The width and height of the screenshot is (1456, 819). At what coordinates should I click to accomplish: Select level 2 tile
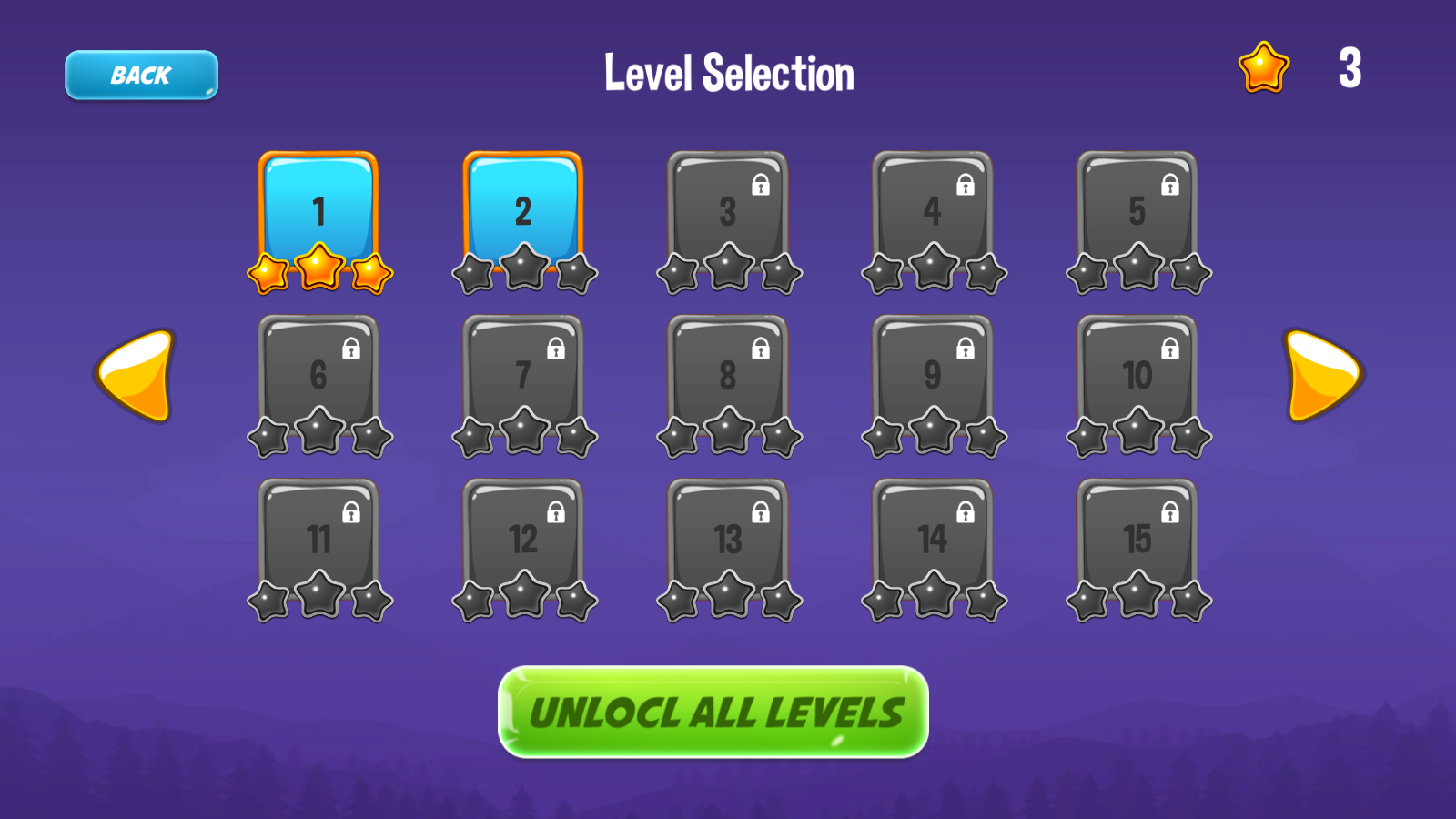[x=523, y=209]
